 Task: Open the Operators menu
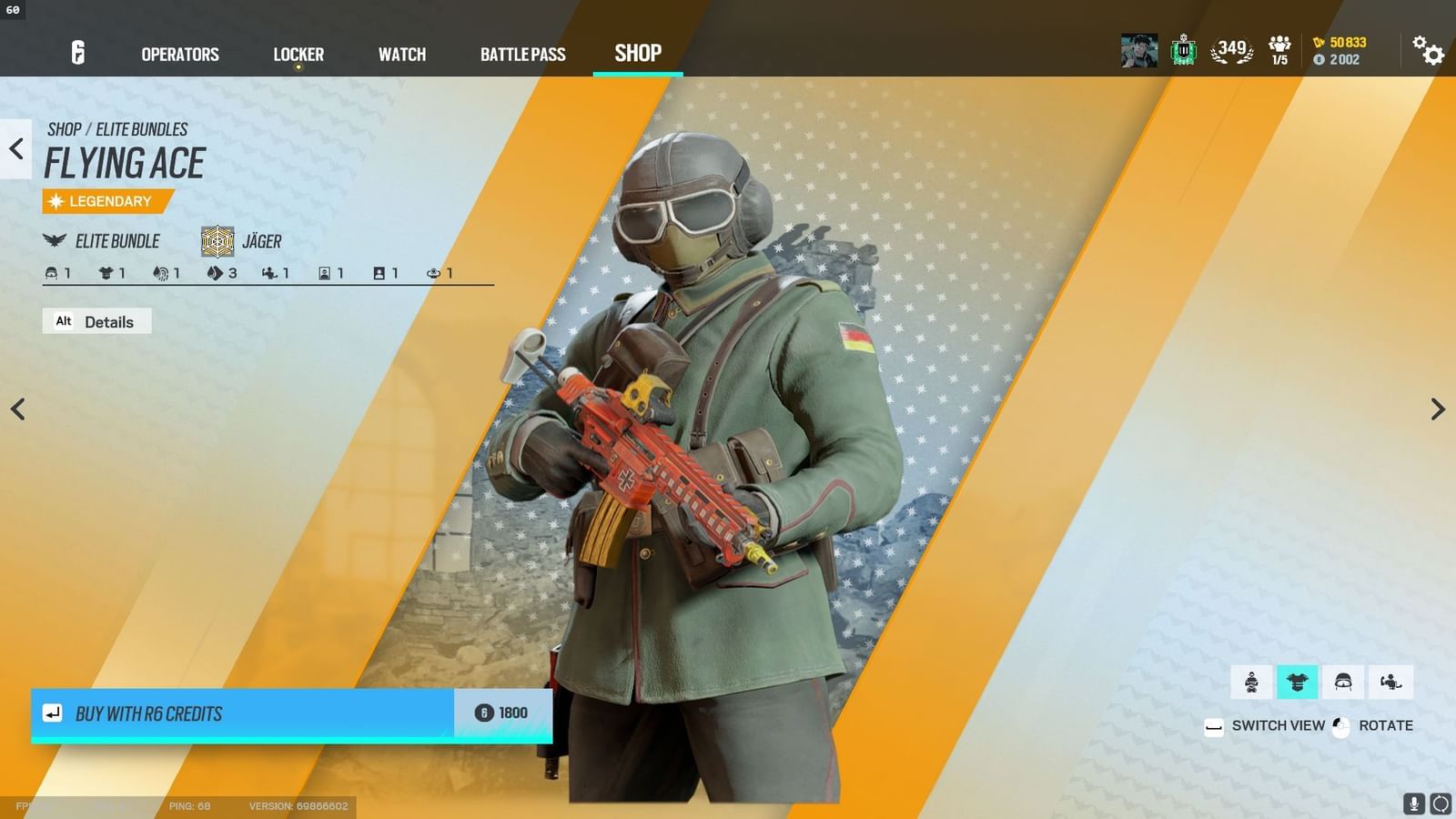[x=178, y=55]
